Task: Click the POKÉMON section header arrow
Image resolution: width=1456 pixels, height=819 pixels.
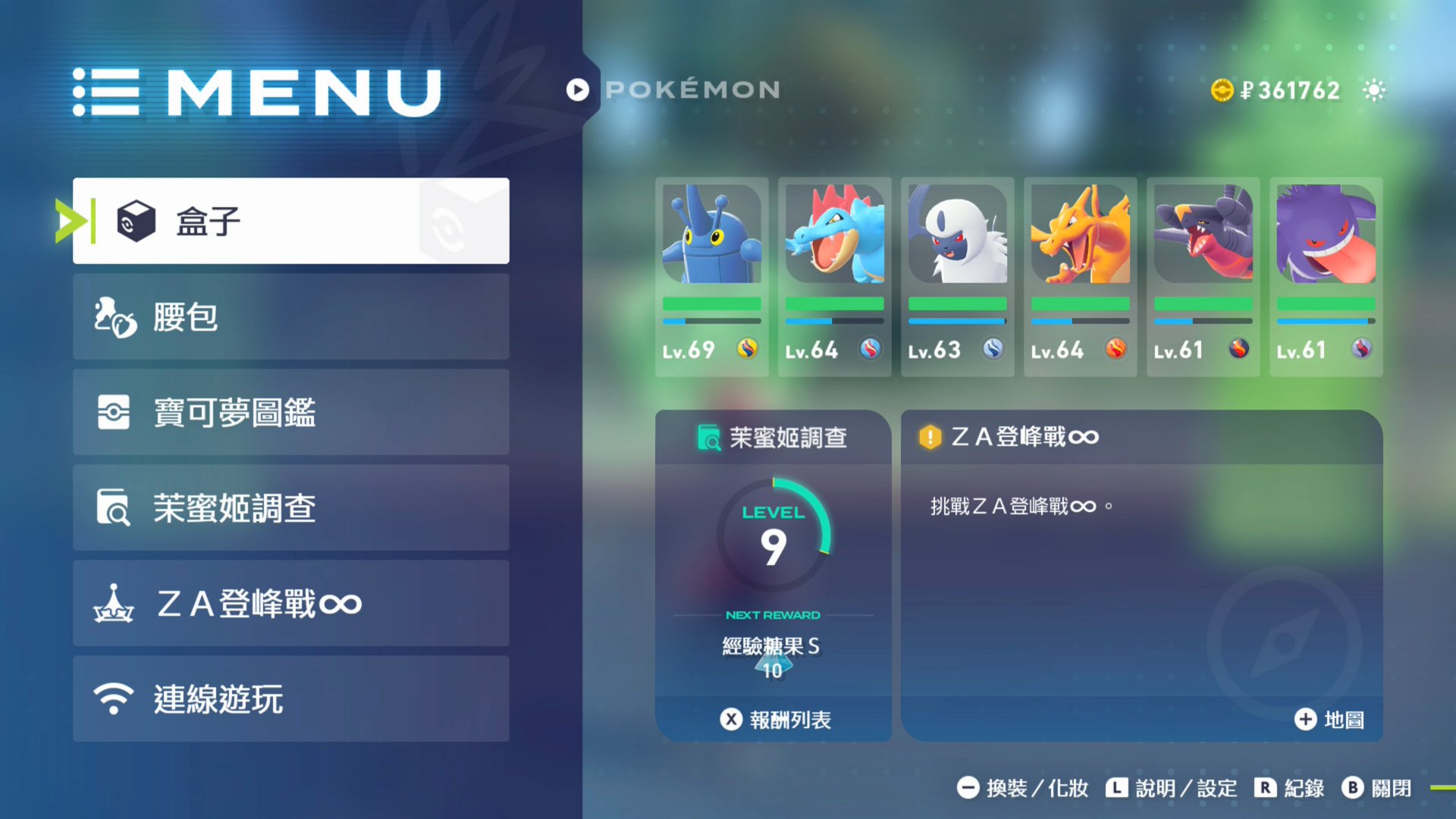Action: coord(578,90)
